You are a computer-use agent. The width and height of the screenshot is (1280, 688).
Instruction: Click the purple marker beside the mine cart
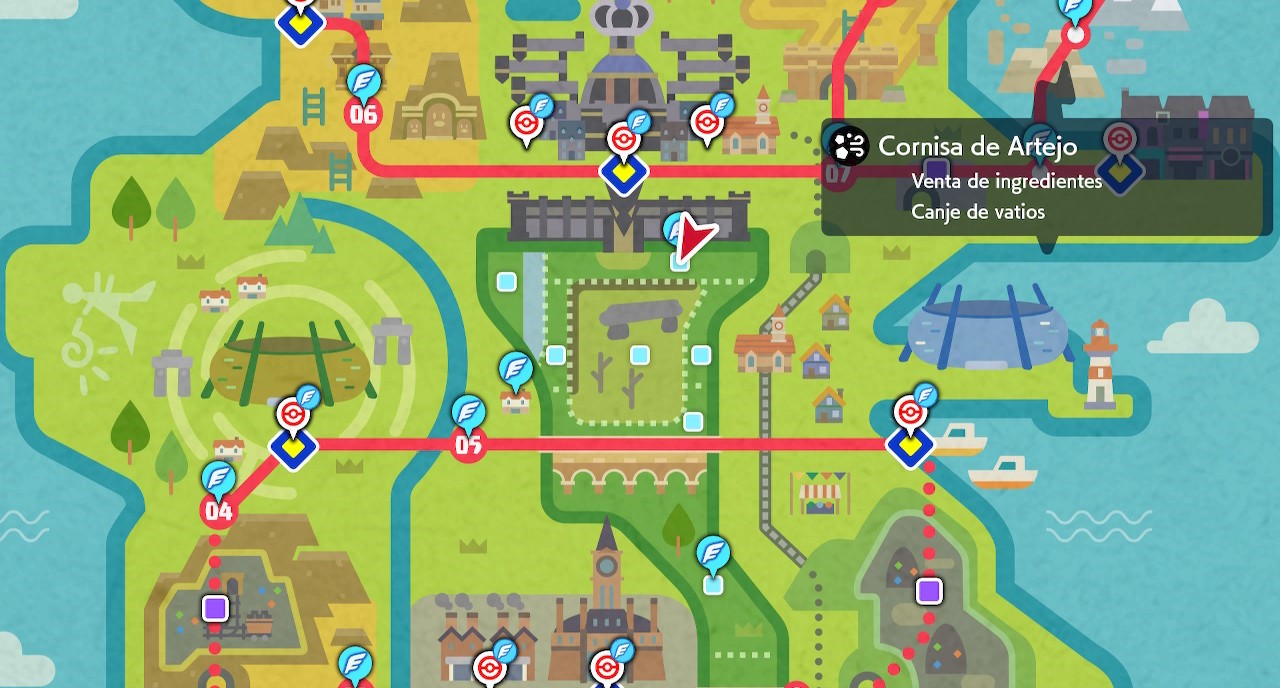point(215,608)
